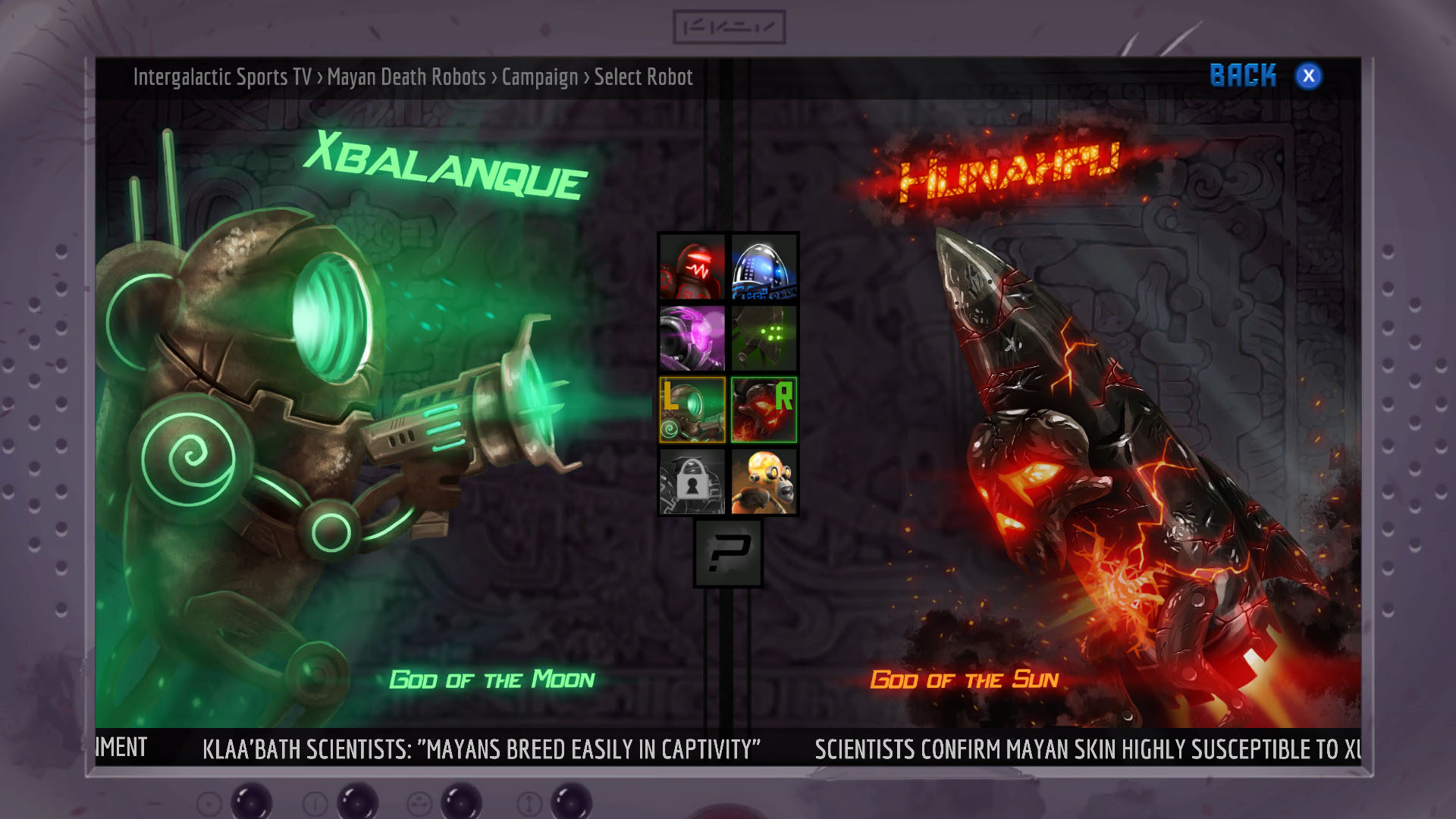
Task: Select the red robot portrait
Action: click(x=692, y=268)
